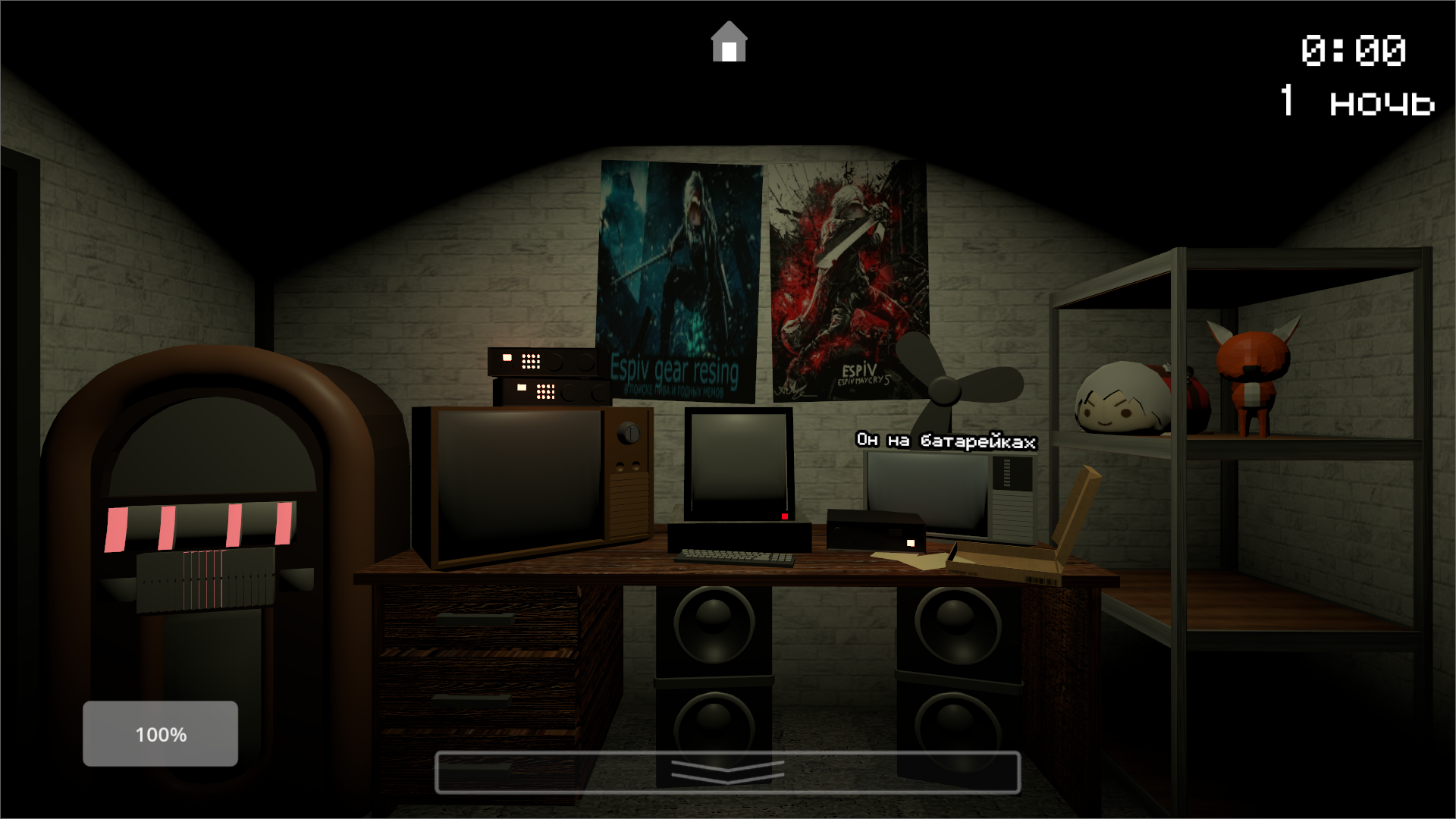The image size is (1456, 819).
Task: Toggle the game console under the monitor
Action: (x=876, y=531)
